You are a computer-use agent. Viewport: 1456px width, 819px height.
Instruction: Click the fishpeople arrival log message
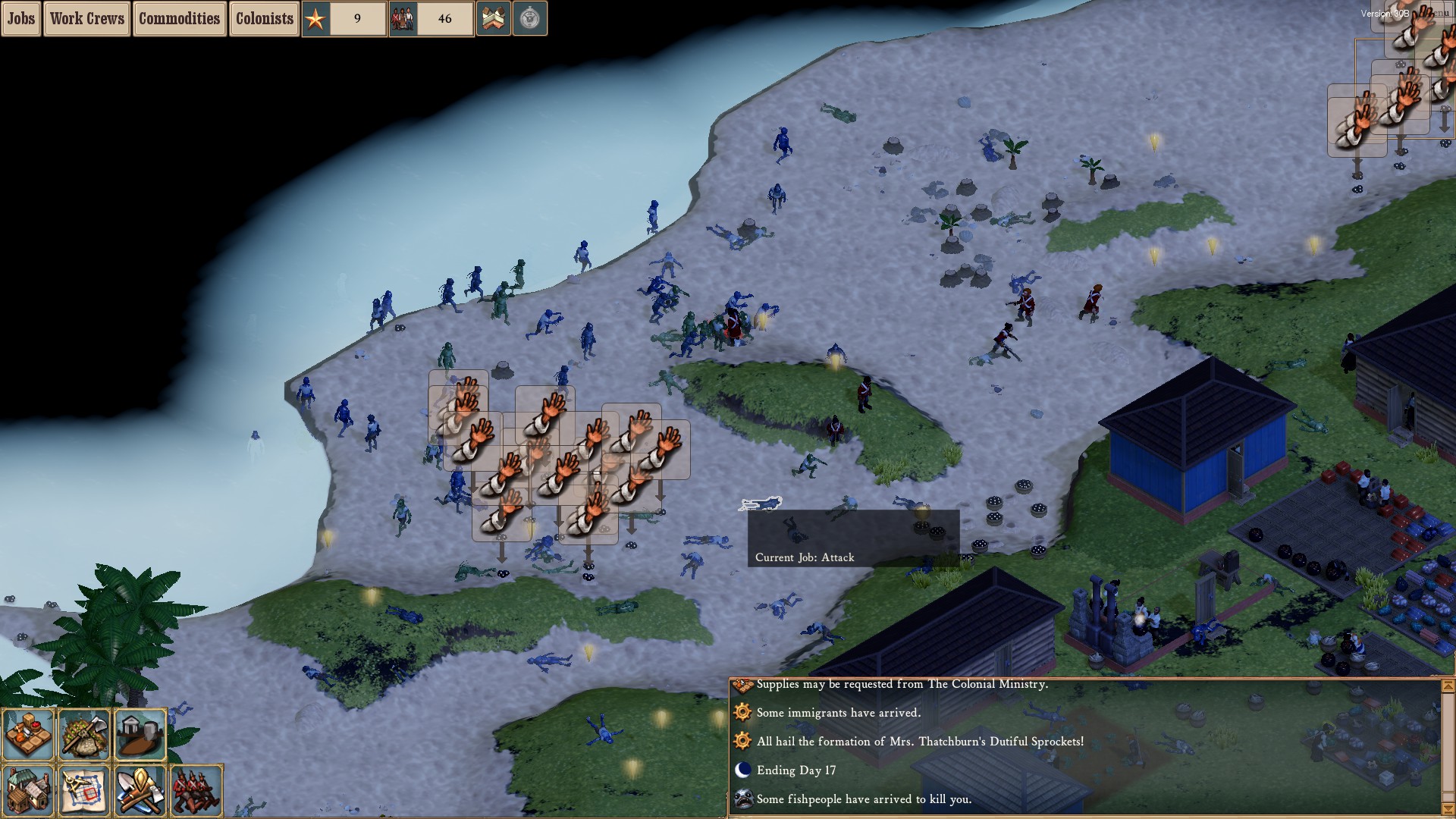click(864, 799)
